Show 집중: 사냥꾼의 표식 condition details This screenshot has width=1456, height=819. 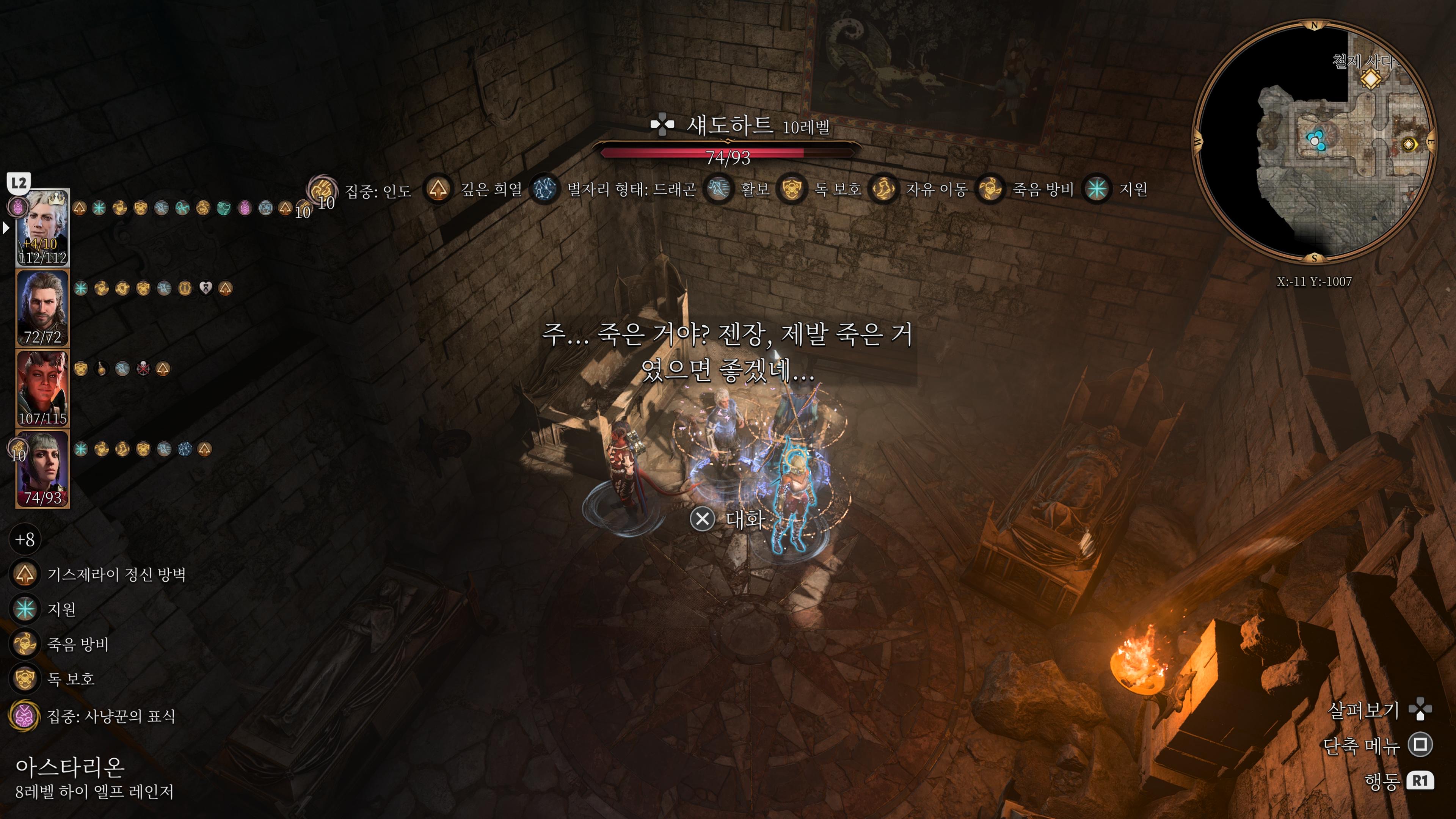pos(24,716)
